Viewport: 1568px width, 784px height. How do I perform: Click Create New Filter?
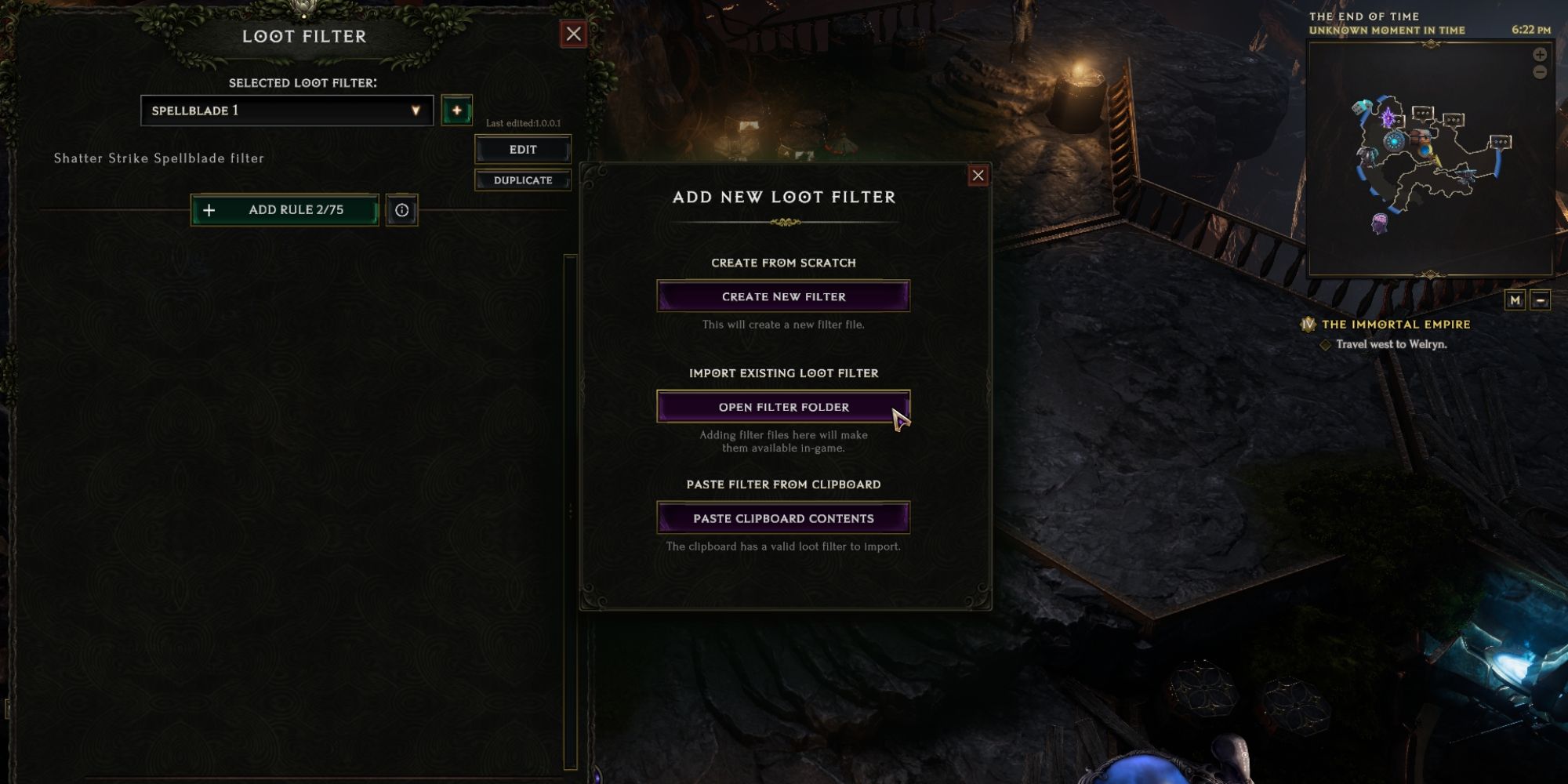click(x=782, y=296)
